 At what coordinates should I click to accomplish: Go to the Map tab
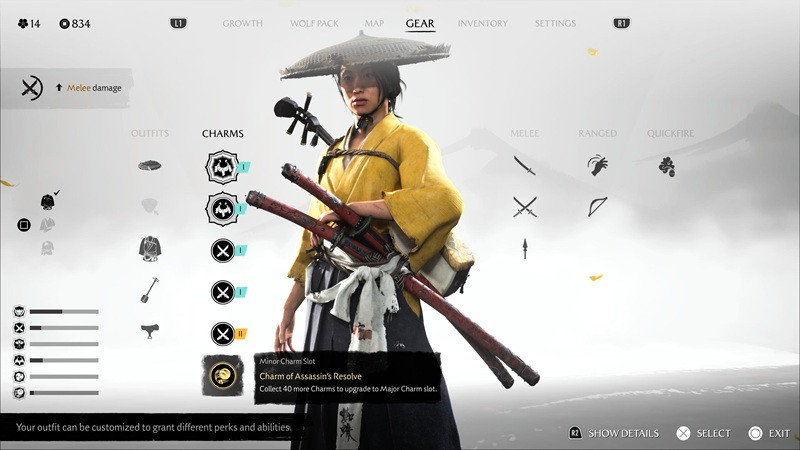point(374,23)
